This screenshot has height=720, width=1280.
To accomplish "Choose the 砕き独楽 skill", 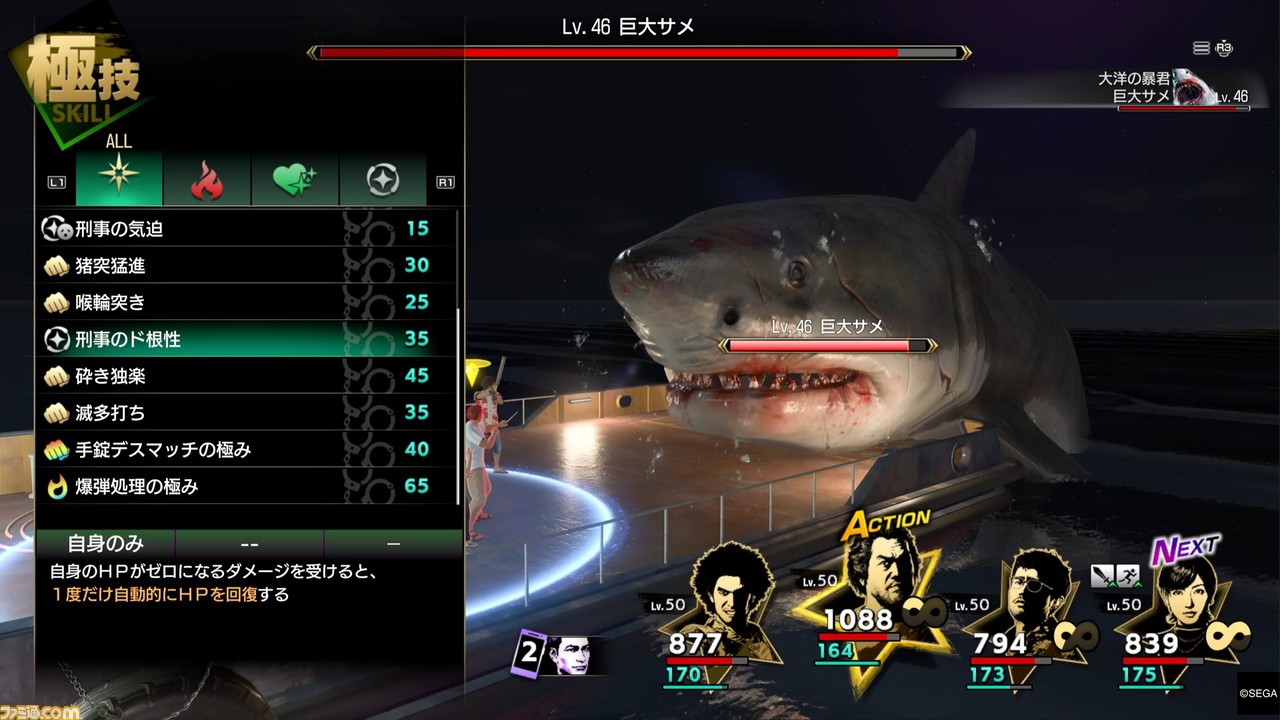I will [240, 376].
